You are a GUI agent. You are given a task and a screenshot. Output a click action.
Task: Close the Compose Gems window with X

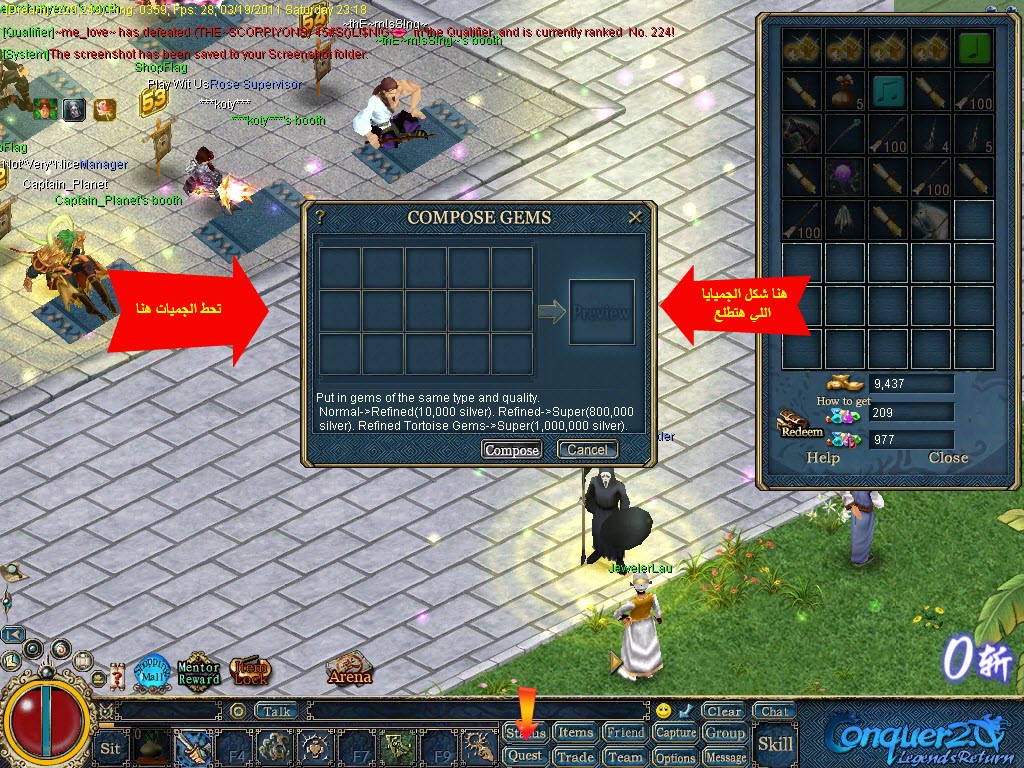(x=635, y=216)
